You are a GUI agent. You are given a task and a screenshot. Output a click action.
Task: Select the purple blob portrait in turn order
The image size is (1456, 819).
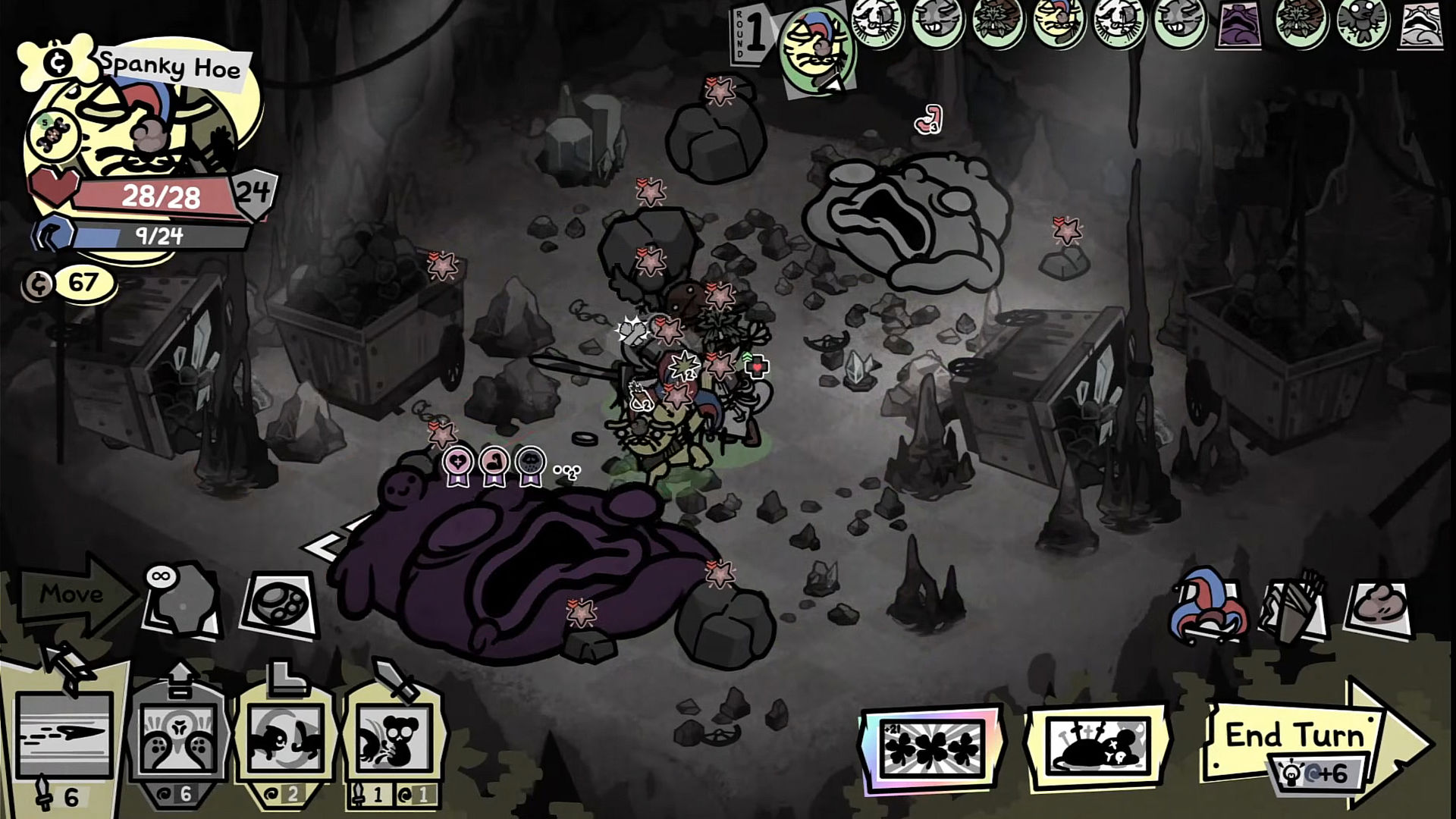[x=1240, y=26]
